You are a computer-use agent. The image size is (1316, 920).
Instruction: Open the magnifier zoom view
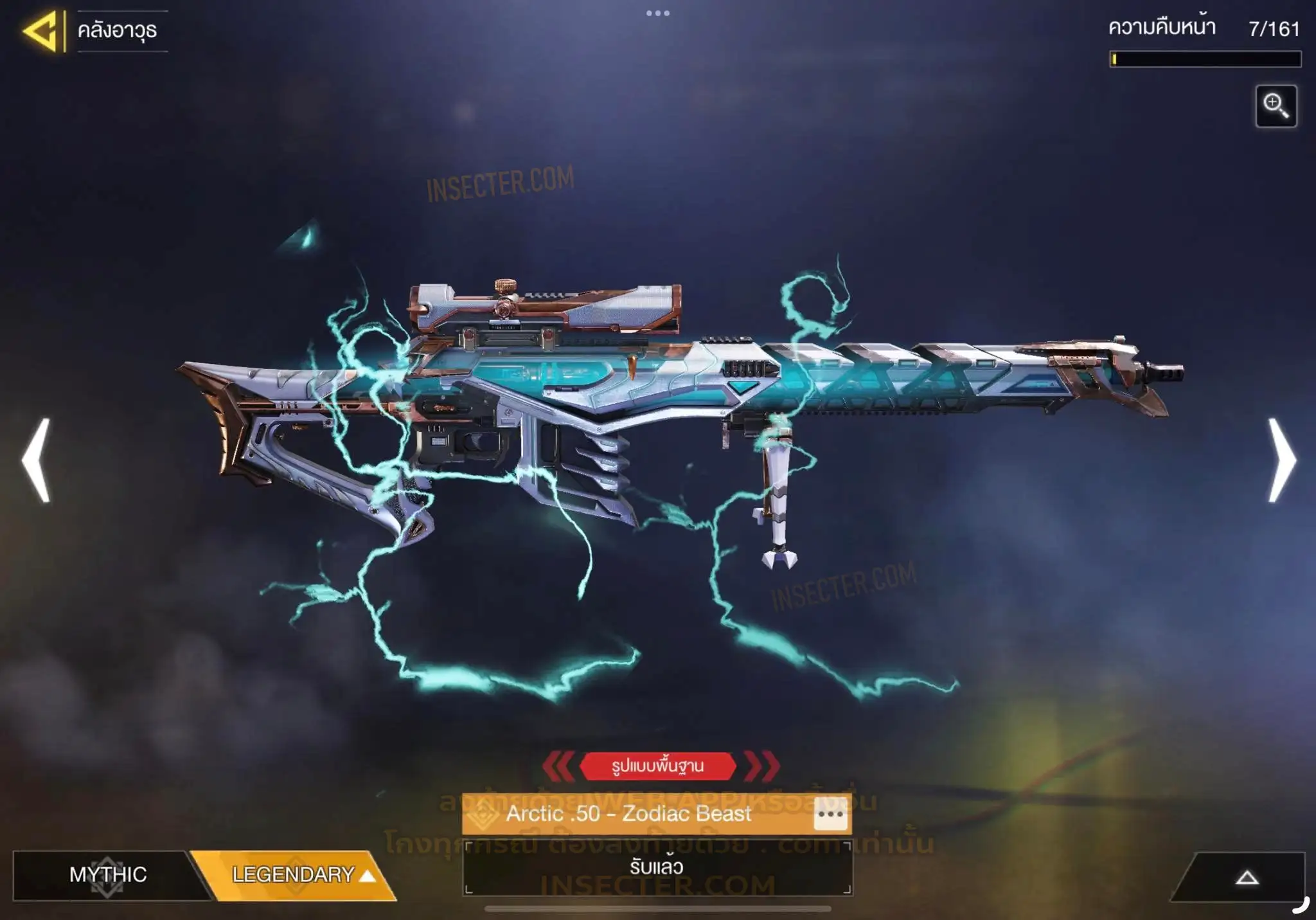tap(1276, 106)
